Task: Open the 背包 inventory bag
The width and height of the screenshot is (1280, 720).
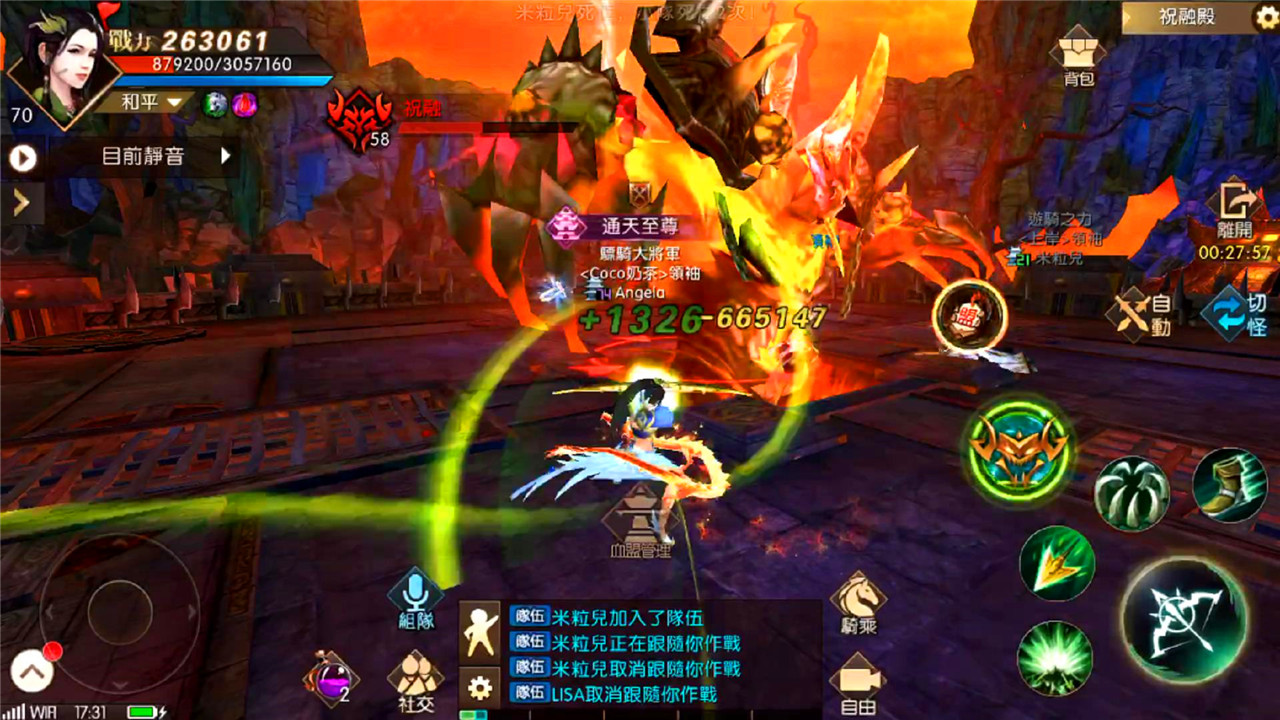Action: pyautogui.click(x=1075, y=52)
